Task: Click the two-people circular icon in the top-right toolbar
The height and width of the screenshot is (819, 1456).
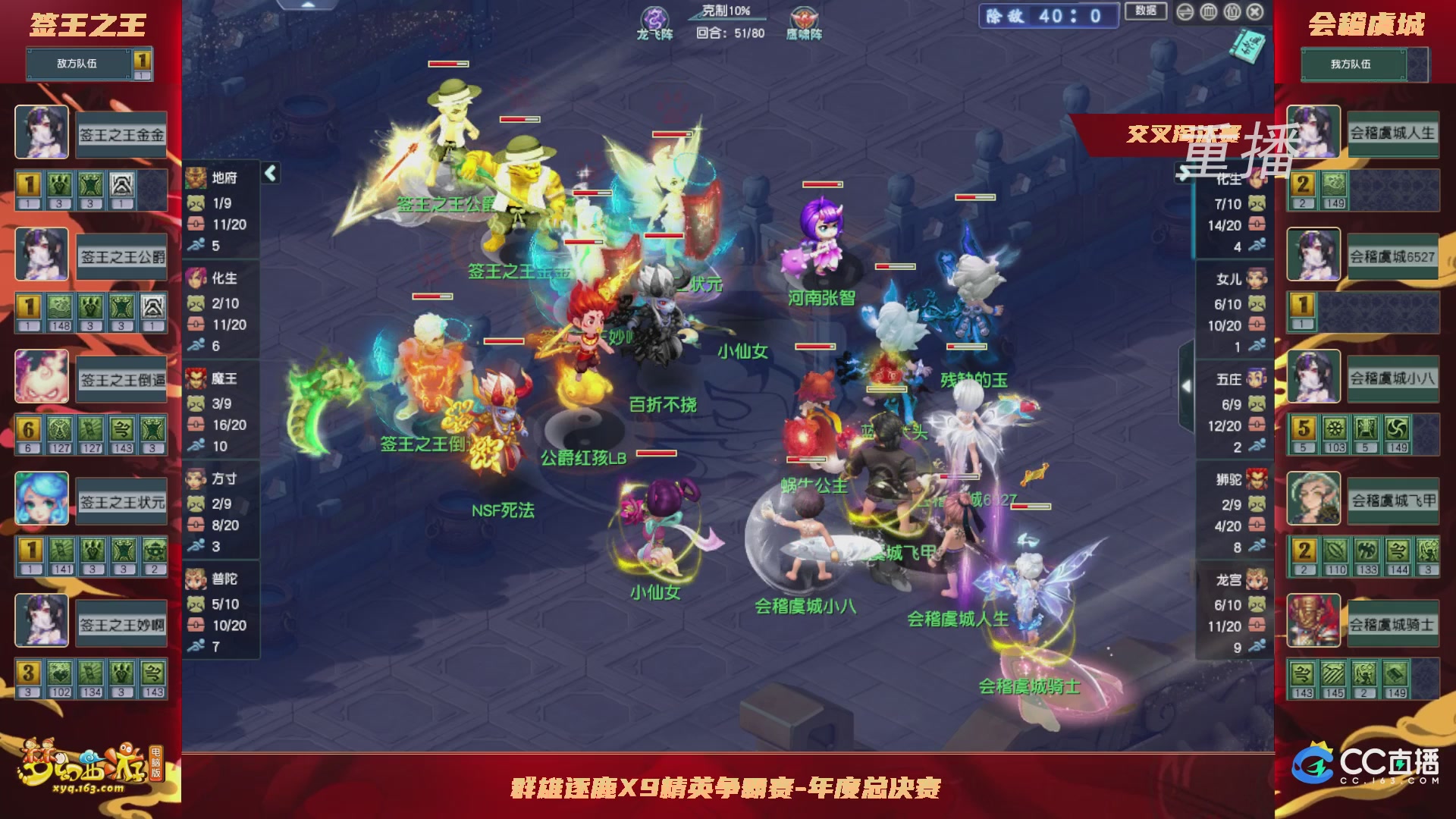Action: pos(1232,12)
